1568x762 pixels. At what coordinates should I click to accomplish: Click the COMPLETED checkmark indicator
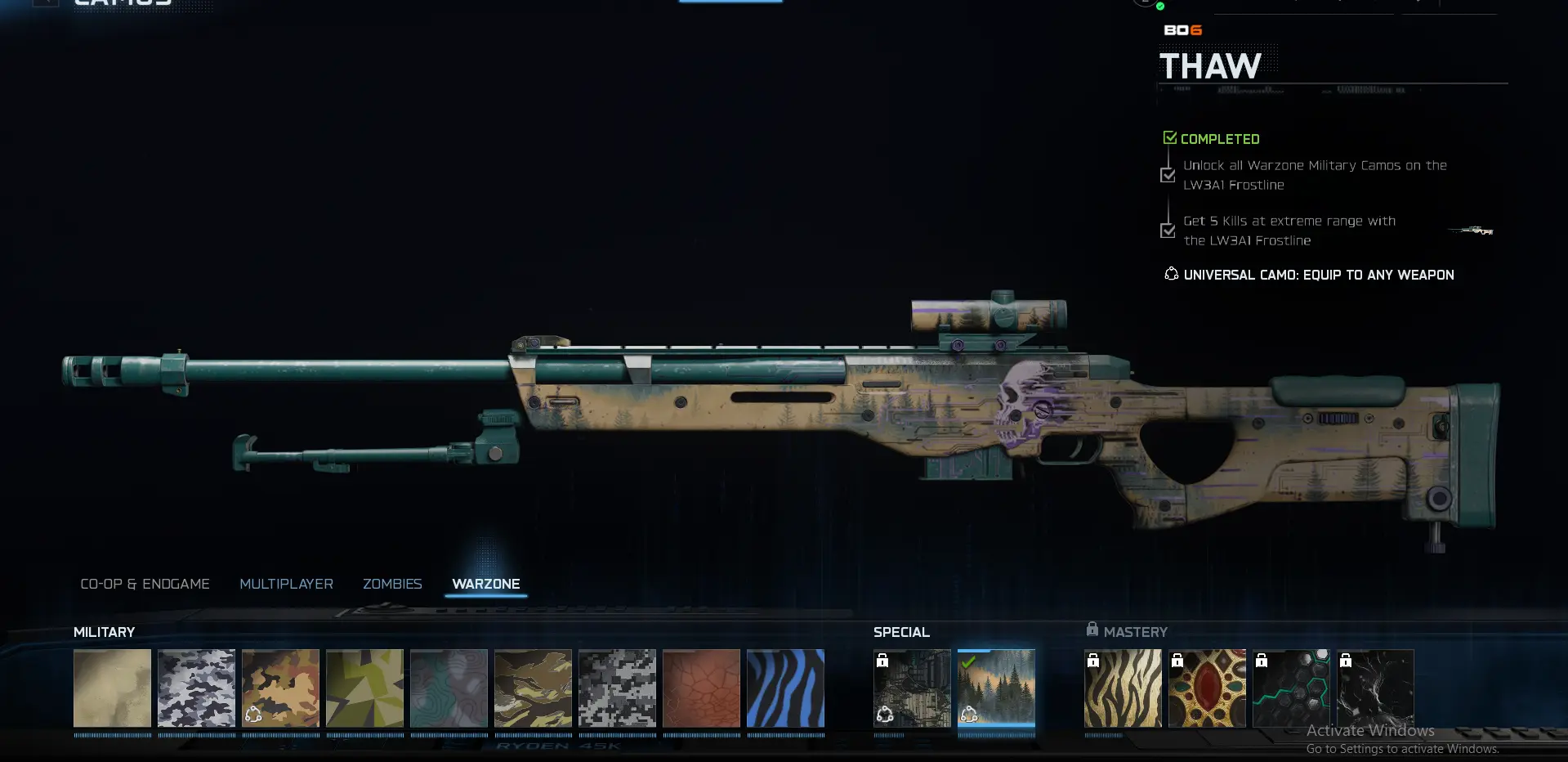[x=1170, y=137]
